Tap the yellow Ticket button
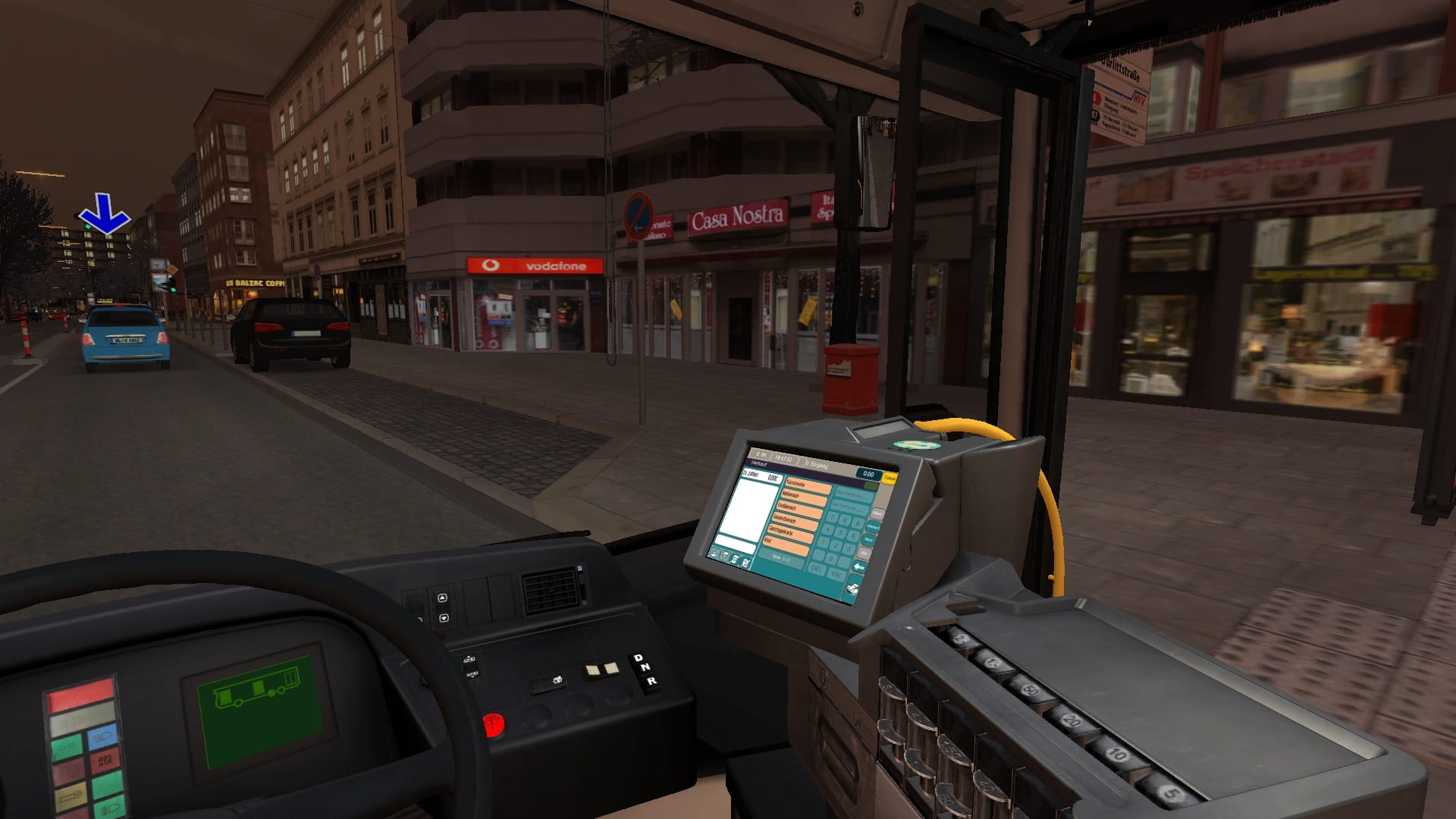This screenshot has height=819, width=1456. tap(890, 479)
